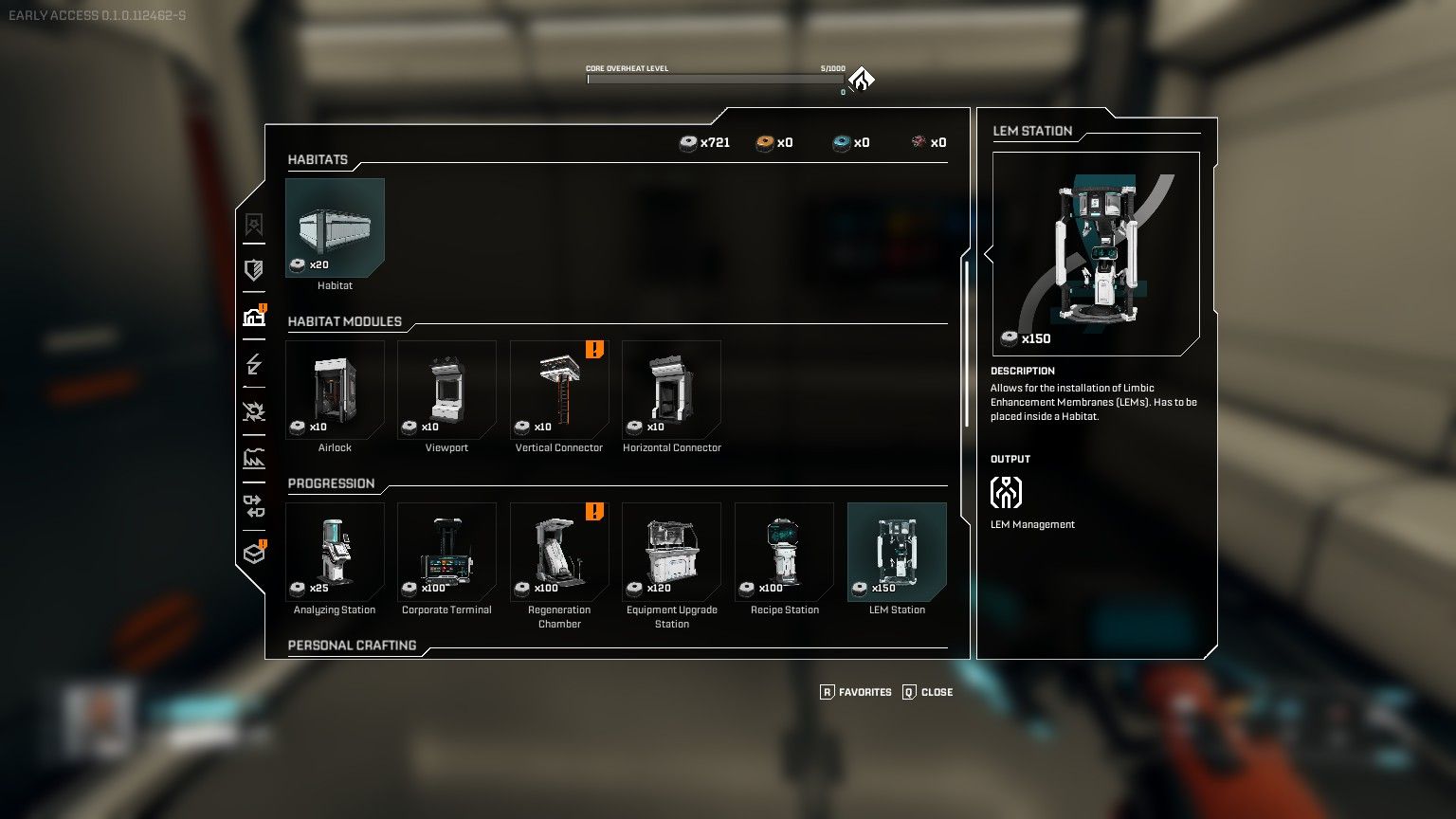Switch to the shield category tab
Viewport: 1456px width, 819px height.
[x=254, y=270]
